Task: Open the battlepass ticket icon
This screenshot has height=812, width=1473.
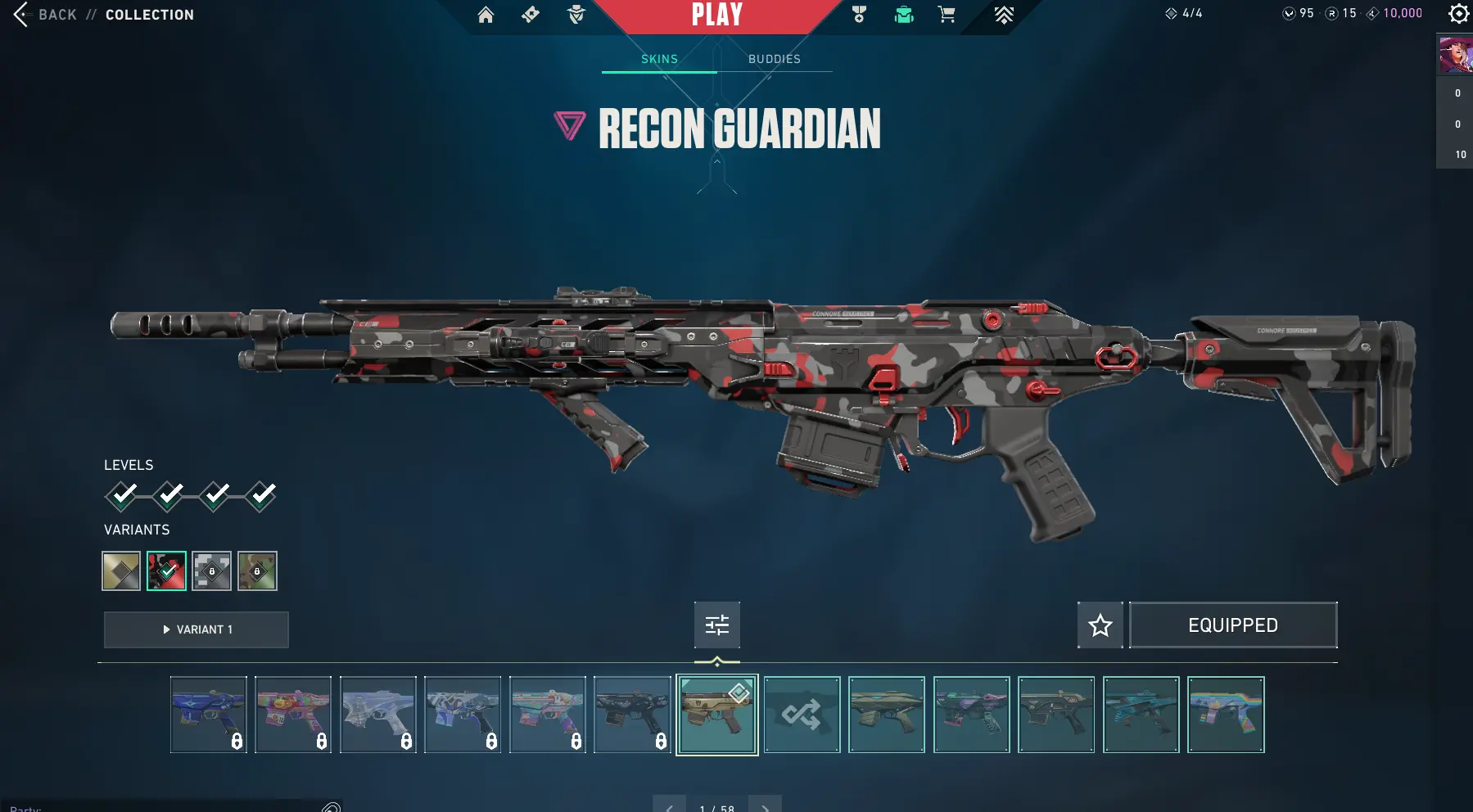Action: click(x=531, y=15)
